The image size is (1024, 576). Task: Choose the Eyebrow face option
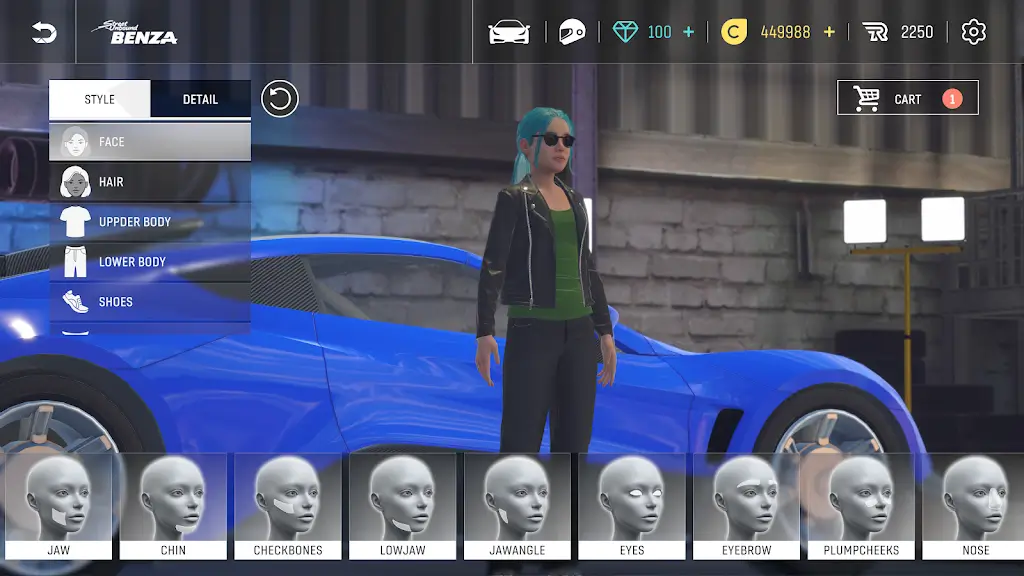click(746, 505)
